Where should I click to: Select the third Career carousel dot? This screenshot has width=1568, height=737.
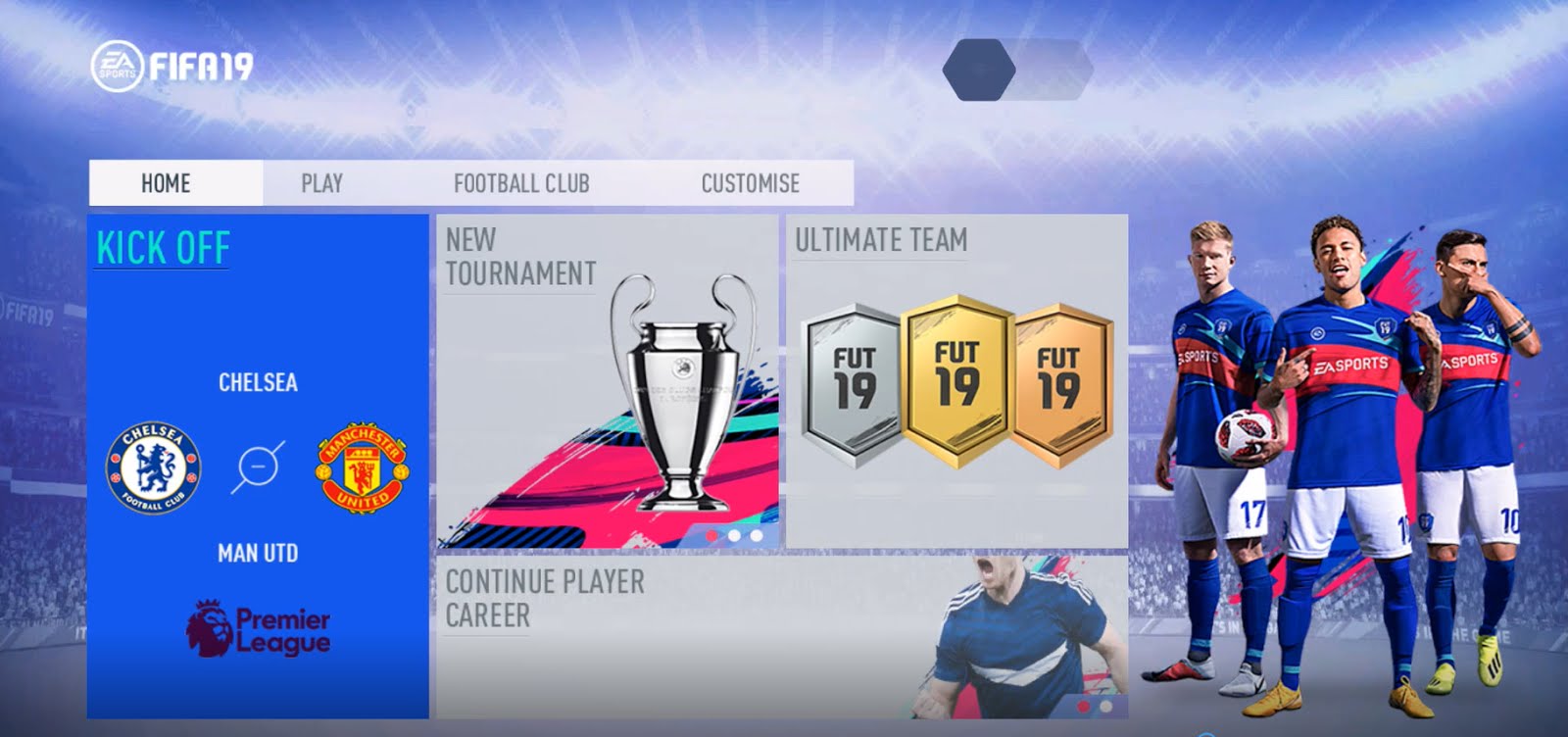click(1127, 707)
